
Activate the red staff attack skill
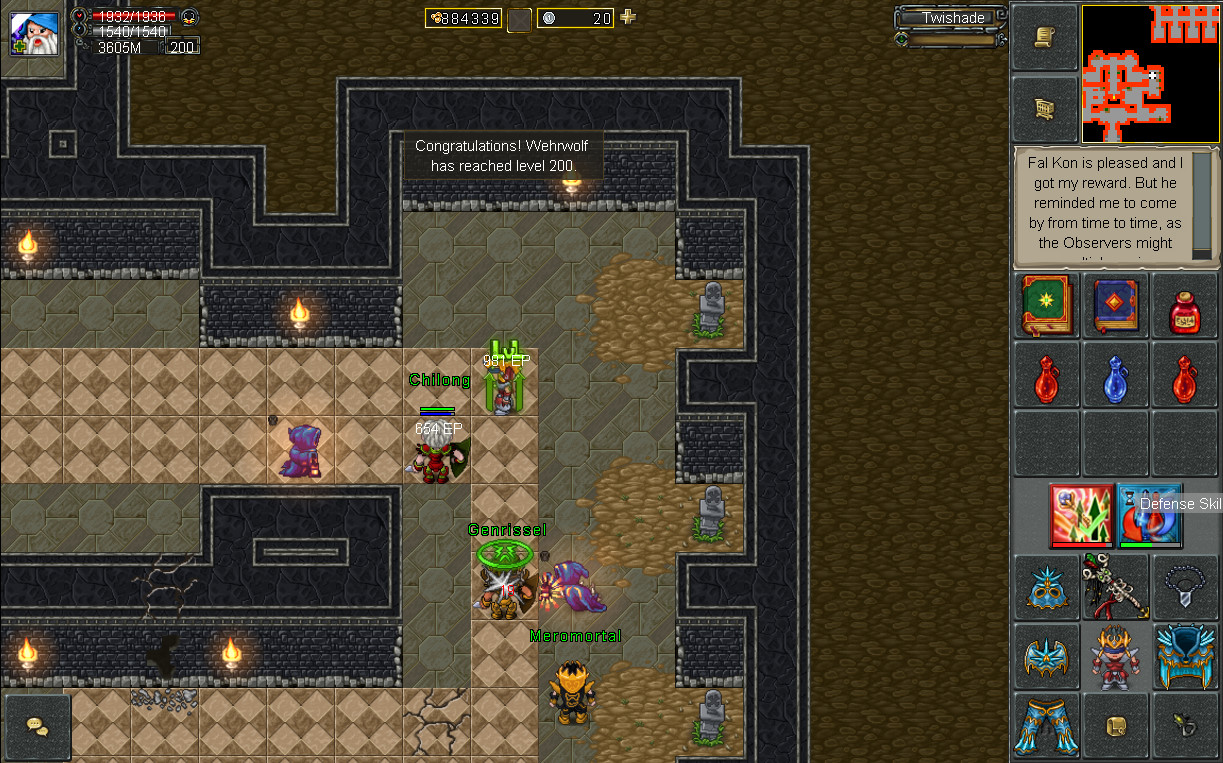(x=1081, y=514)
